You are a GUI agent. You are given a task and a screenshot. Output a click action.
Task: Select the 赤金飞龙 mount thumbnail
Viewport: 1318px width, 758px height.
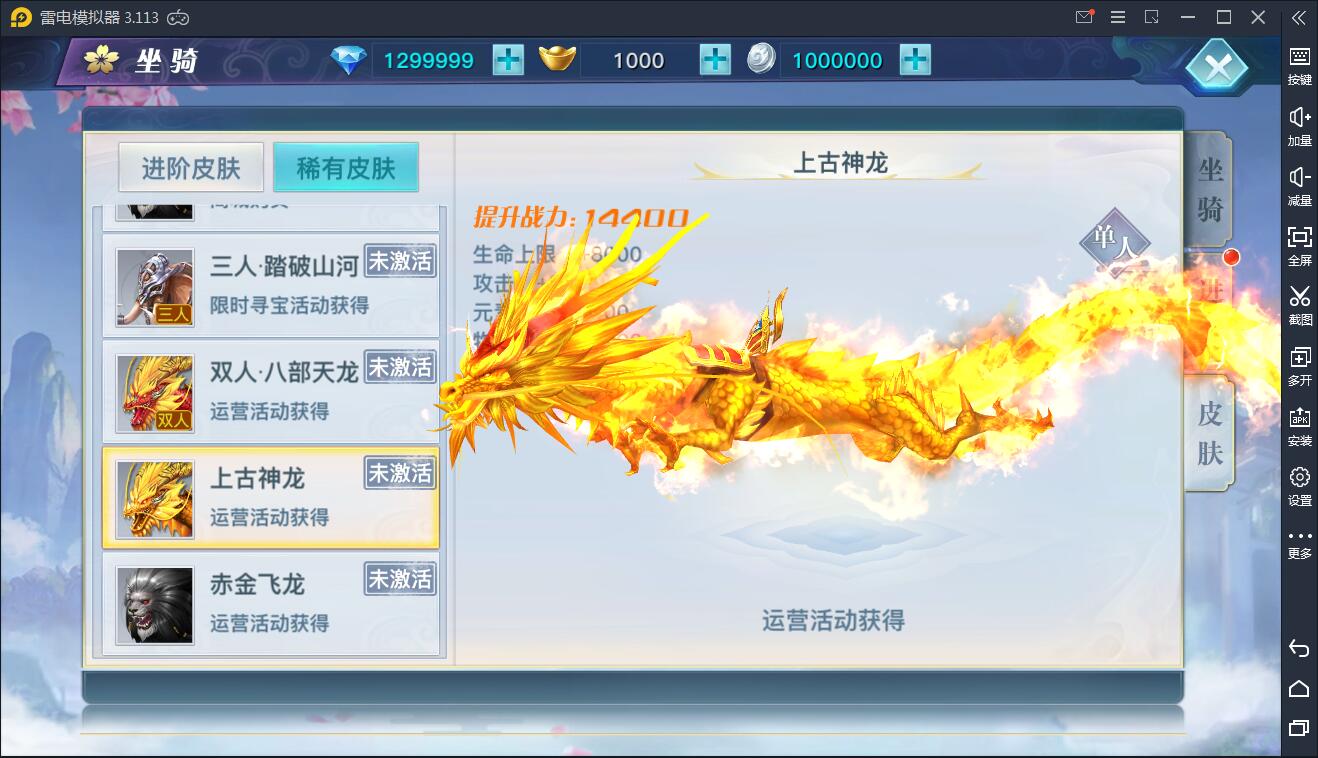[x=153, y=601]
